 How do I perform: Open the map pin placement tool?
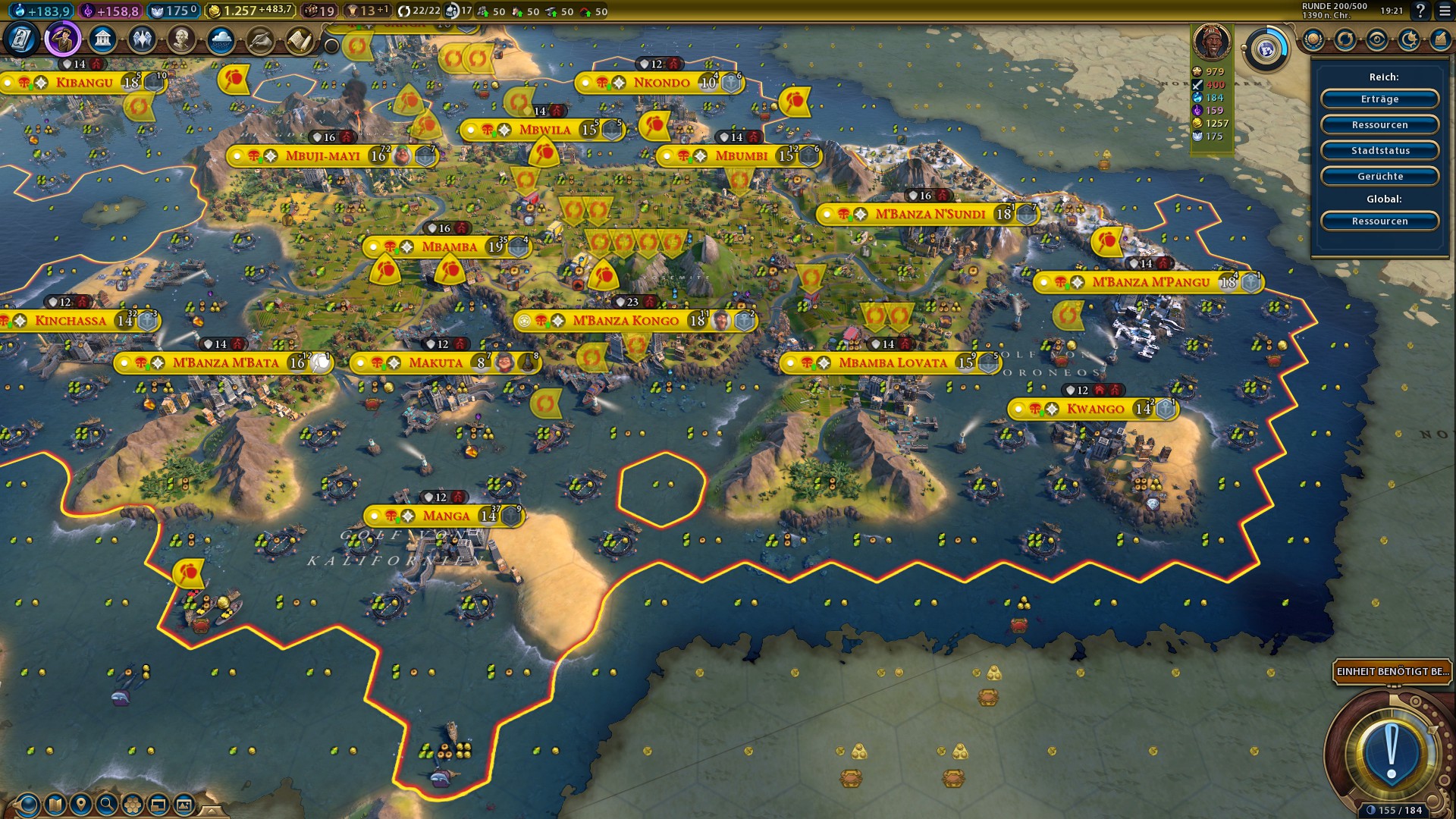click(80, 804)
